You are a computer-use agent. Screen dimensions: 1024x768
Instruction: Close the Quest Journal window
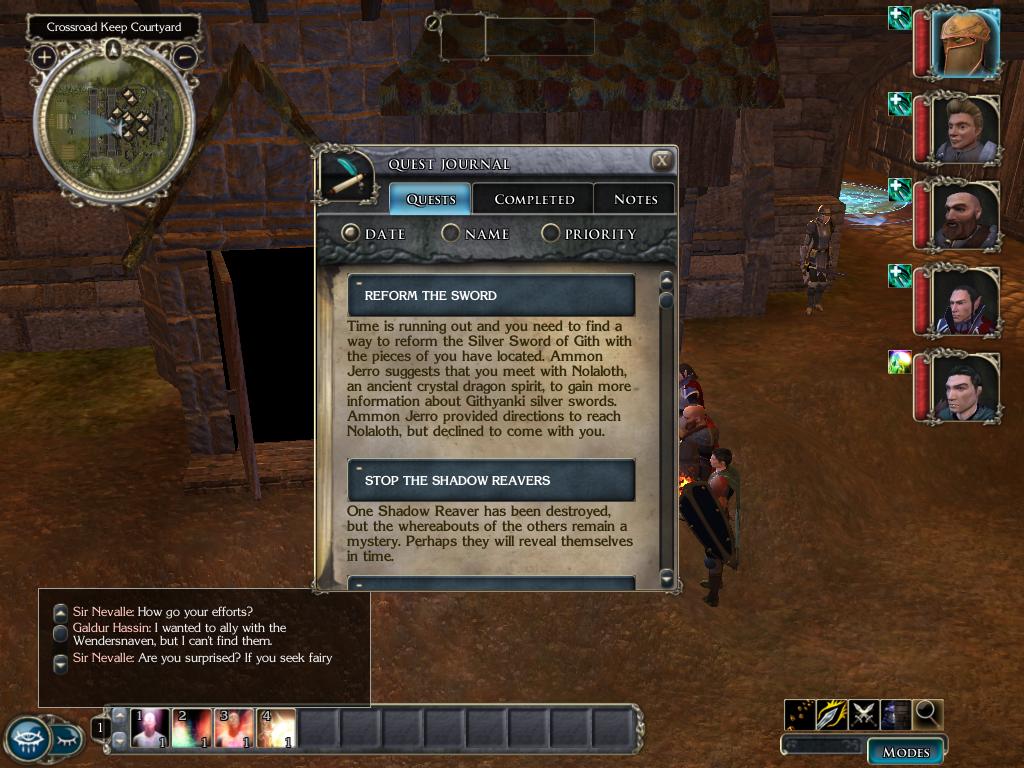point(662,161)
